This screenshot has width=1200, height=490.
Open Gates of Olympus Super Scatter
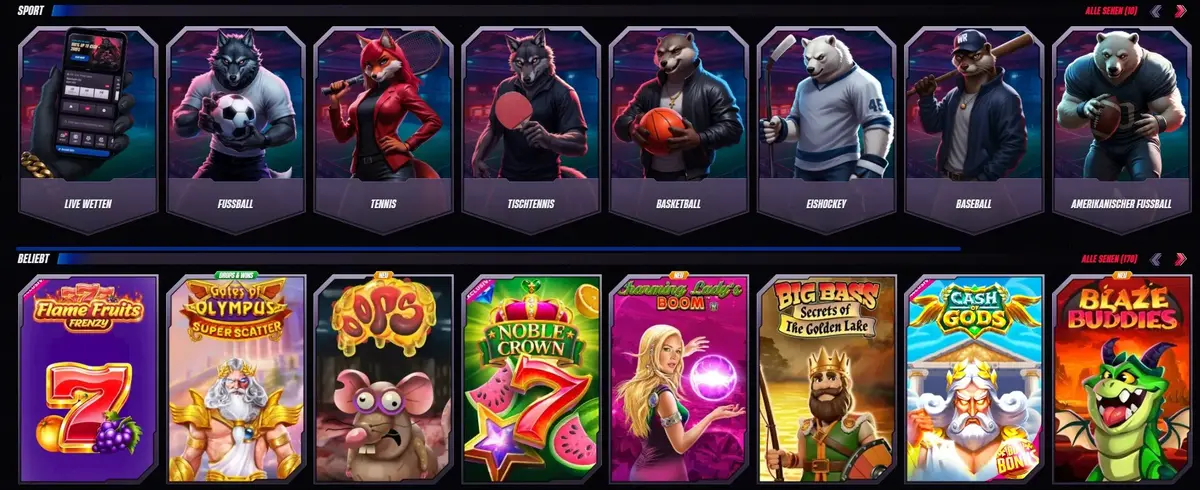236,378
